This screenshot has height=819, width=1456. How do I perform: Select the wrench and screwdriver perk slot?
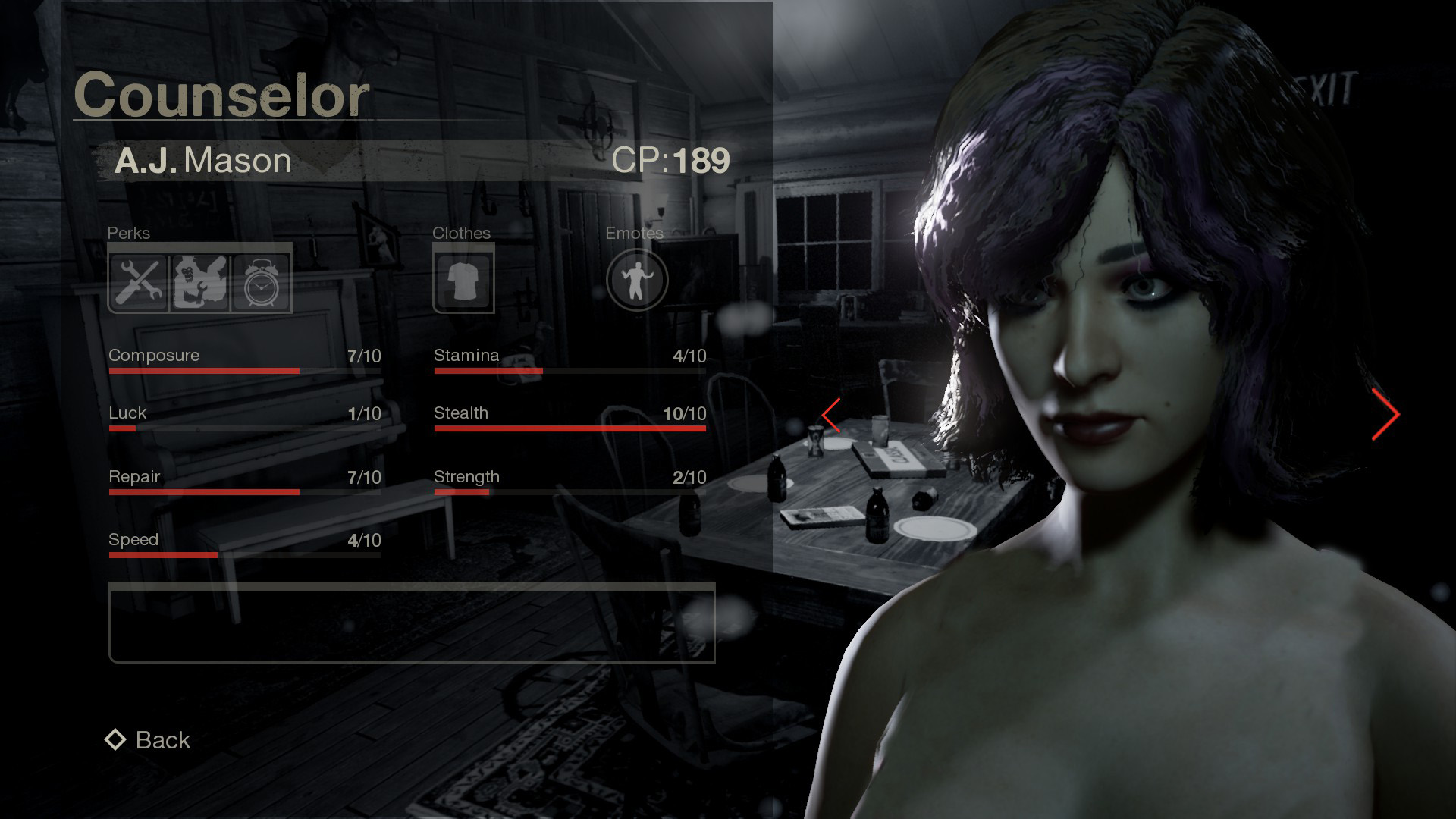[139, 282]
